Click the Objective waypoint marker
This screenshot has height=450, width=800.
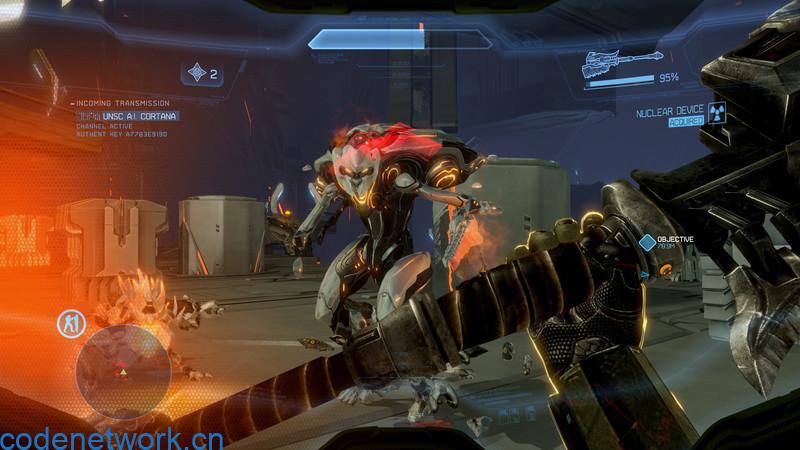coord(647,241)
